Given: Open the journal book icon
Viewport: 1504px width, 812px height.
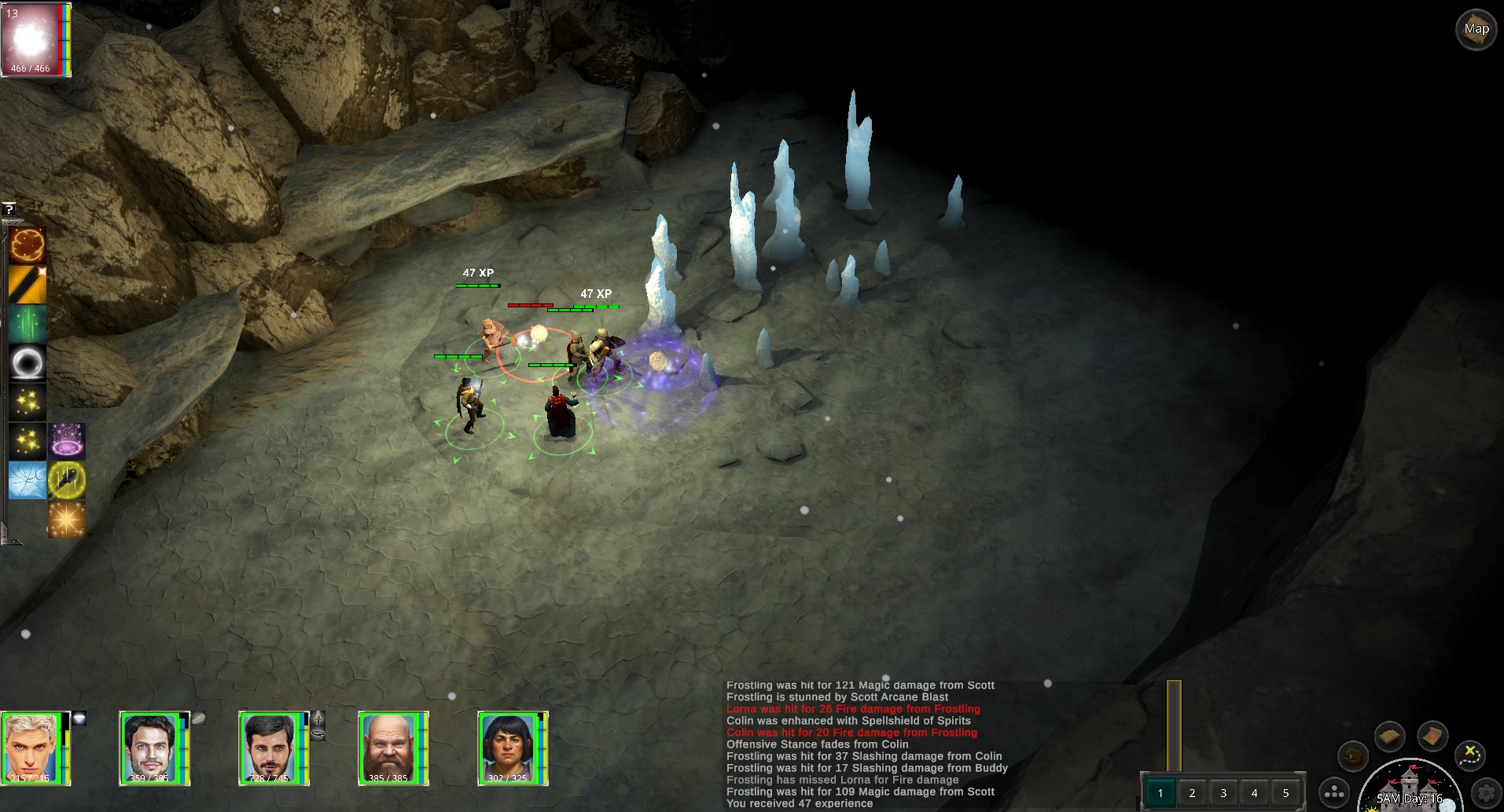Looking at the screenshot, I should click(x=1389, y=737).
